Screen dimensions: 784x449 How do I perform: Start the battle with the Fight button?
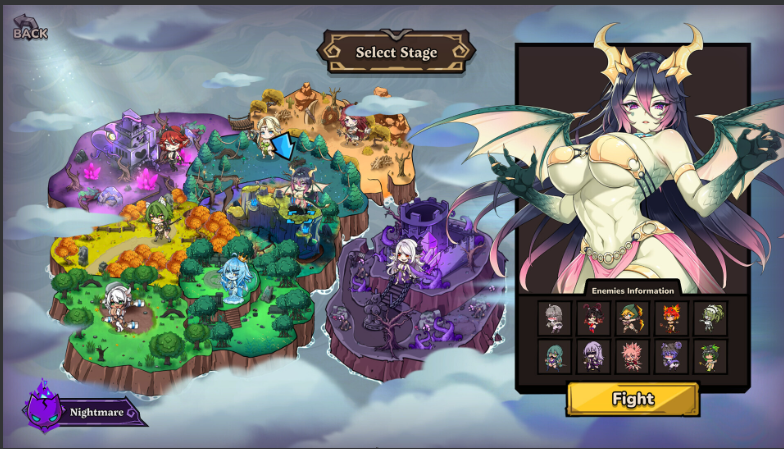click(632, 399)
